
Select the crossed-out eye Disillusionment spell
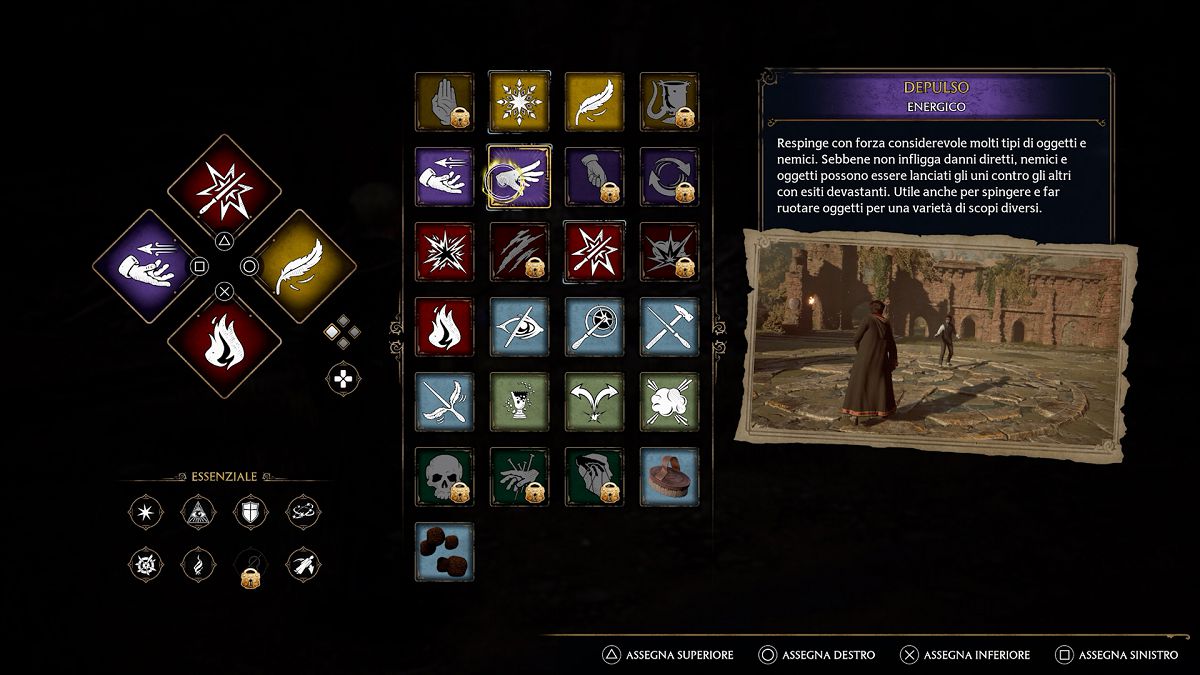519,327
